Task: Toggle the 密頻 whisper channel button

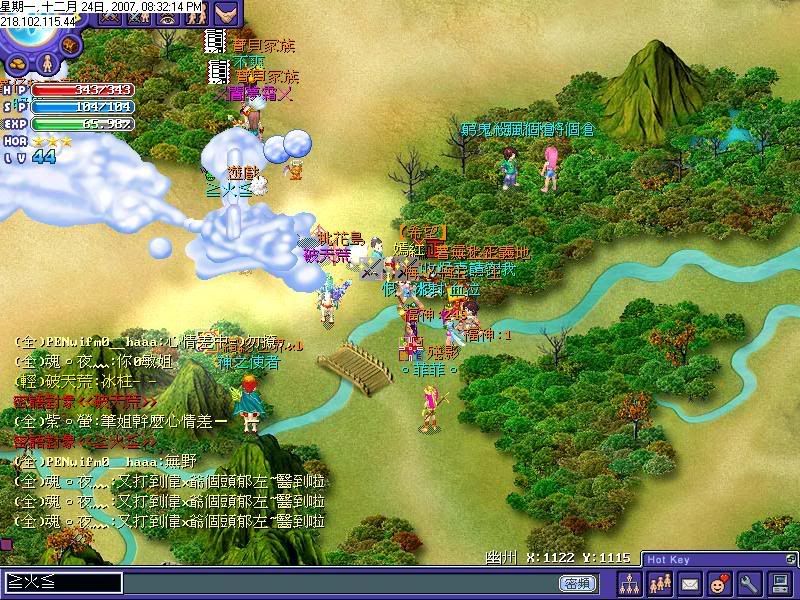Action: click(x=577, y=582)
